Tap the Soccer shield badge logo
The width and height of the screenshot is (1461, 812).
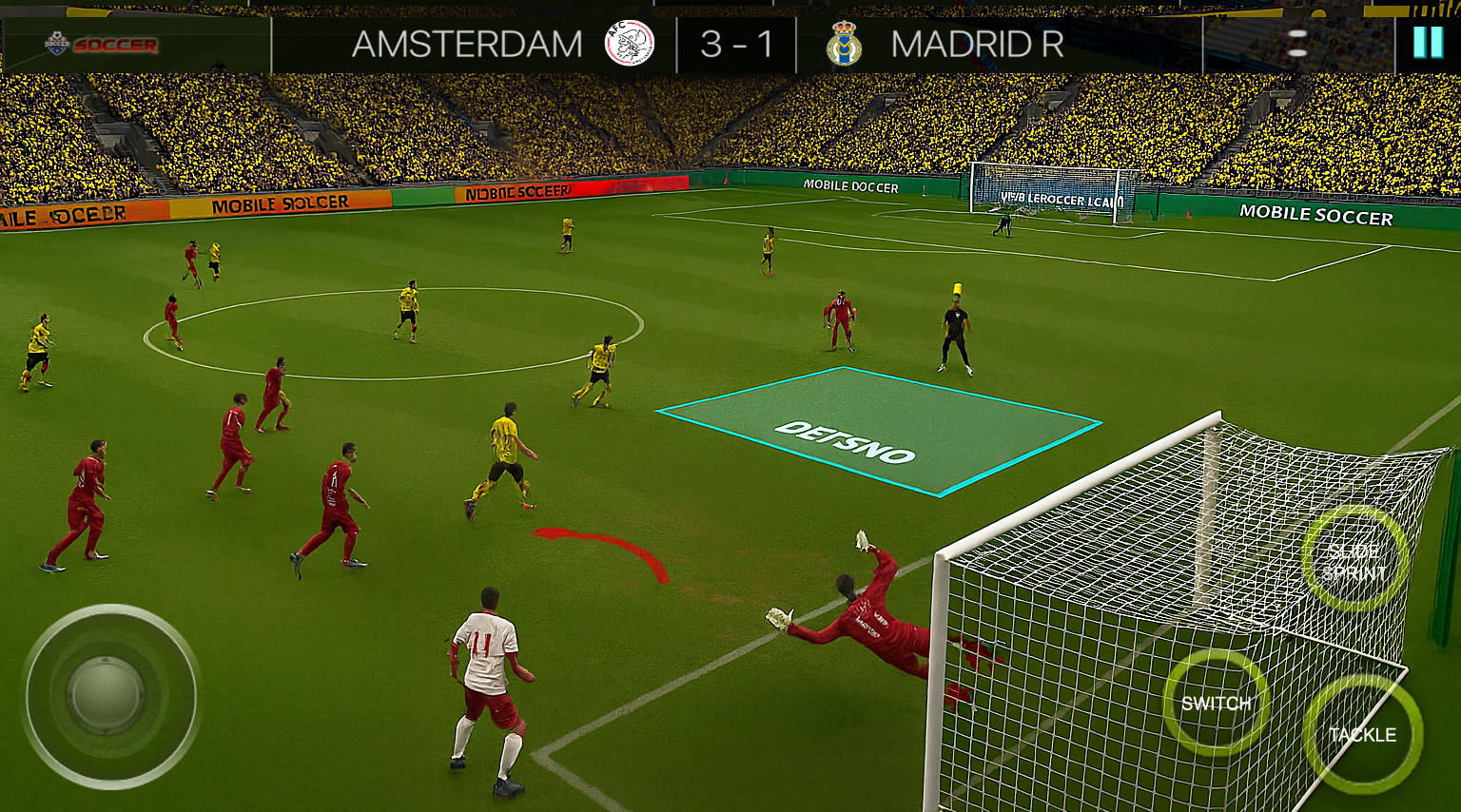59,43
